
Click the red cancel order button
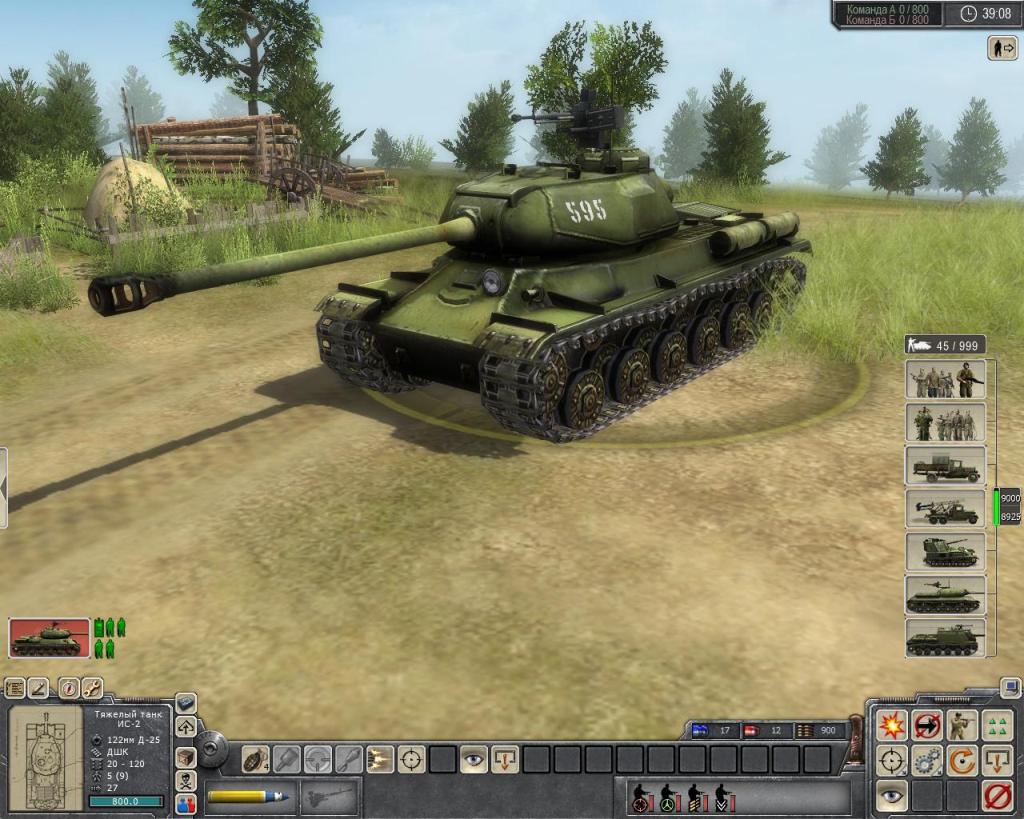point(997,796)
